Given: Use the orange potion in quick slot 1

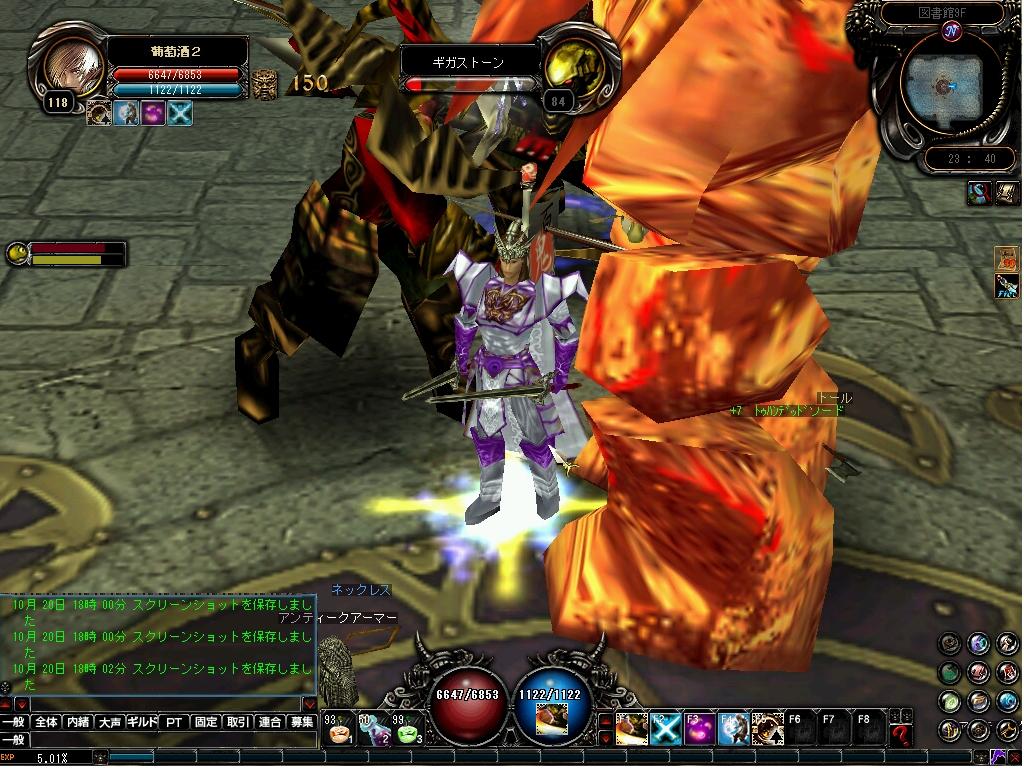Looking at the screenshot, I should click(x=340, y=731).
